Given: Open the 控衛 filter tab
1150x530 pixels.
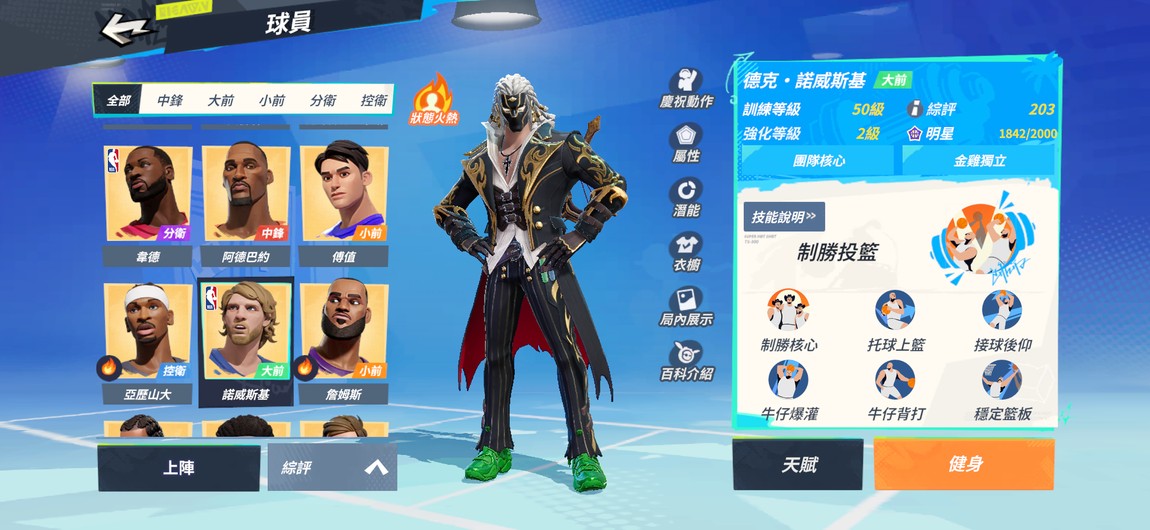Looking at the screenshot, I should coord(374,100).
